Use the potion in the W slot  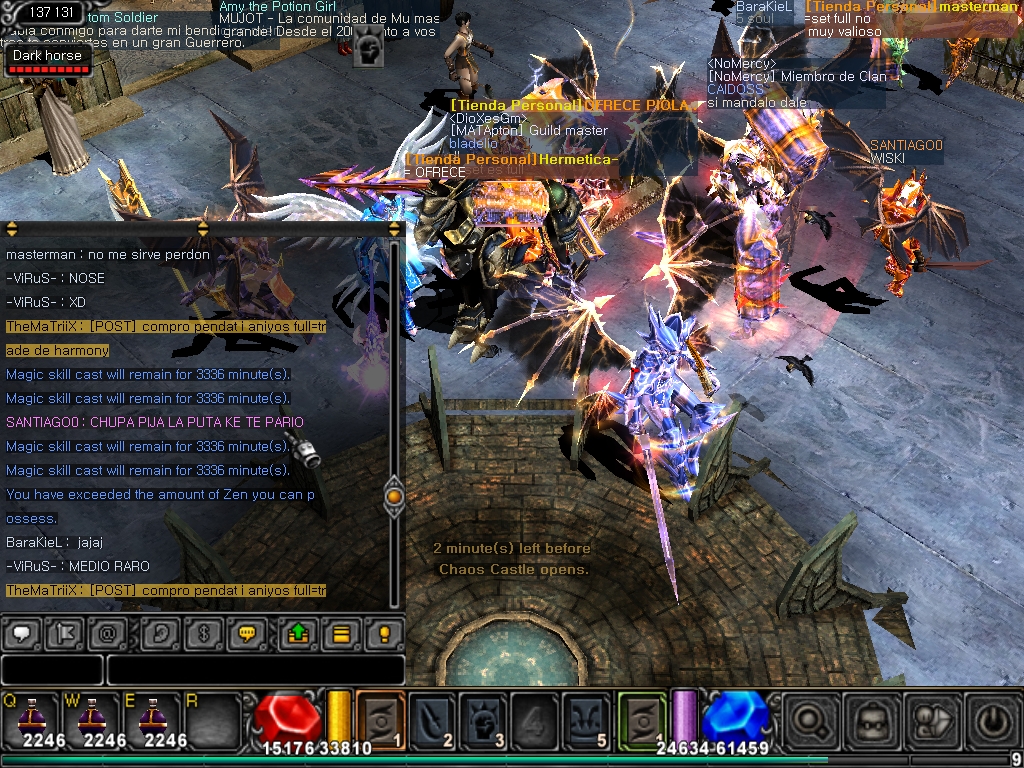pyautogui.click(x=90, y=718)
